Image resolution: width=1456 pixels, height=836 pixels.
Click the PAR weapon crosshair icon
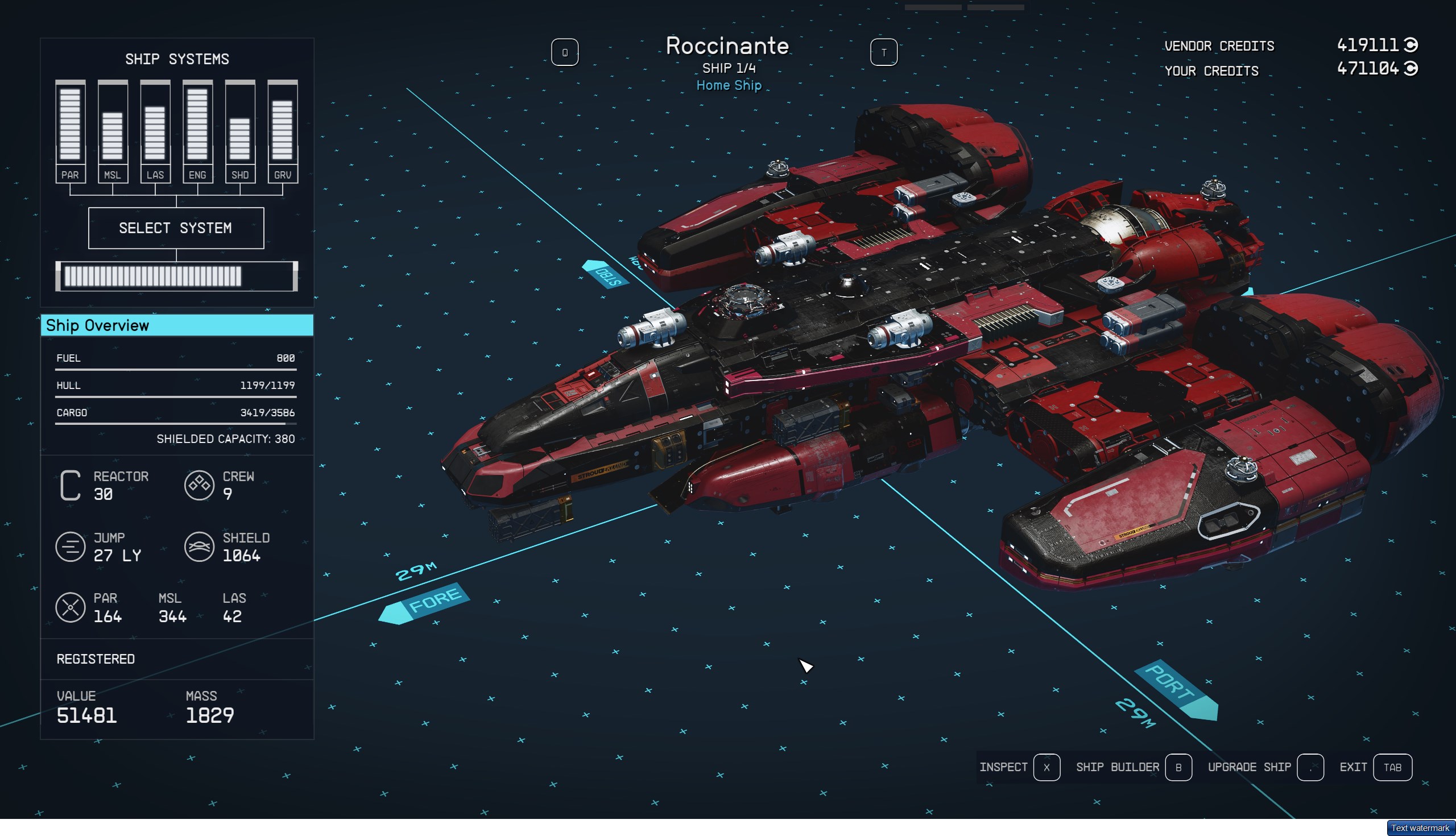70,607
